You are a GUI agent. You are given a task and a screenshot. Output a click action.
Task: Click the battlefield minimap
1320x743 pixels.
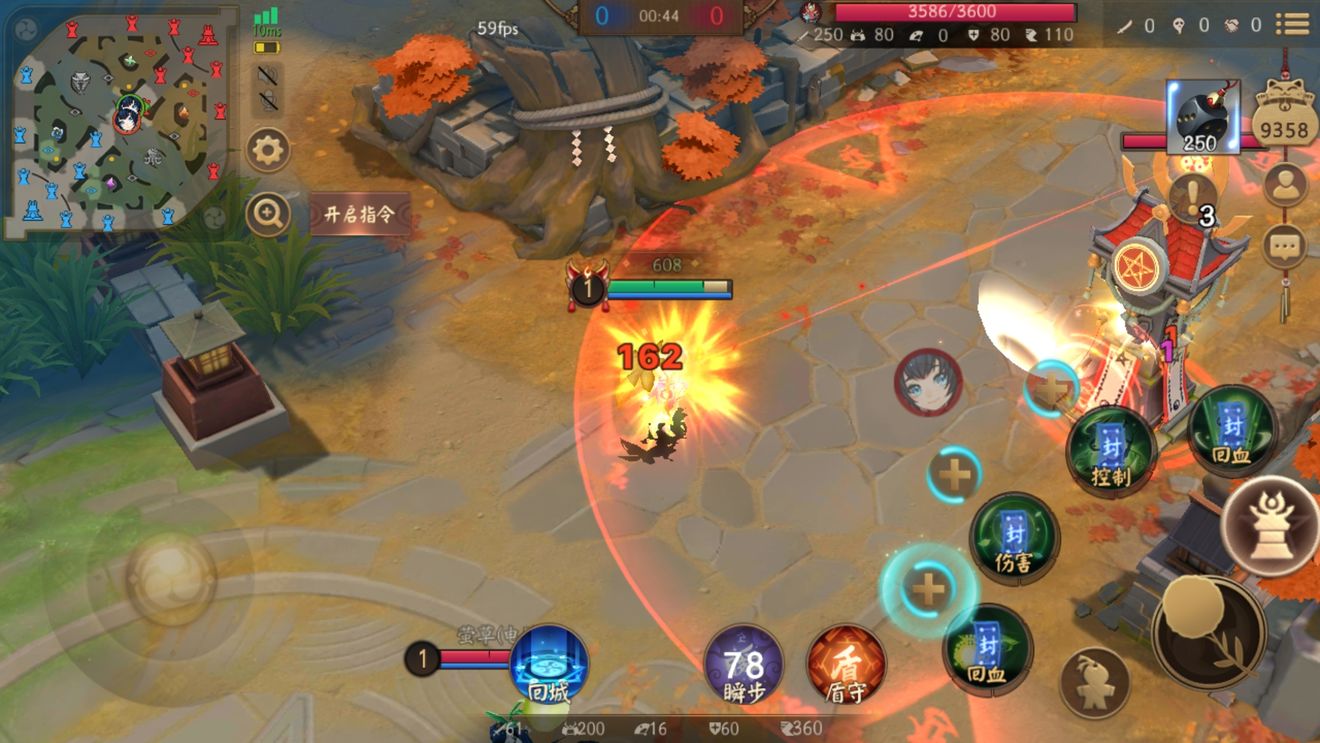[x=120, y=120]
